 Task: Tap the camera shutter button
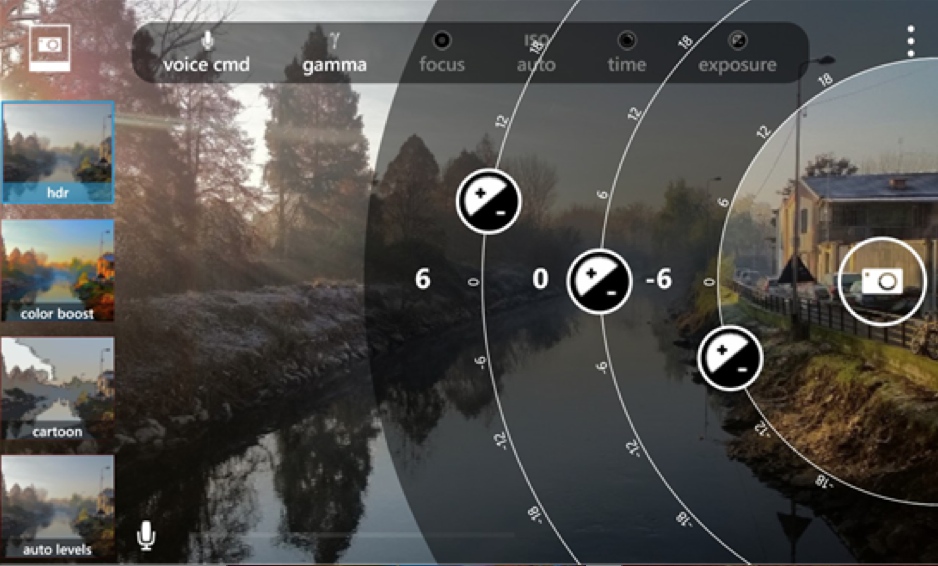click(881, 281)
